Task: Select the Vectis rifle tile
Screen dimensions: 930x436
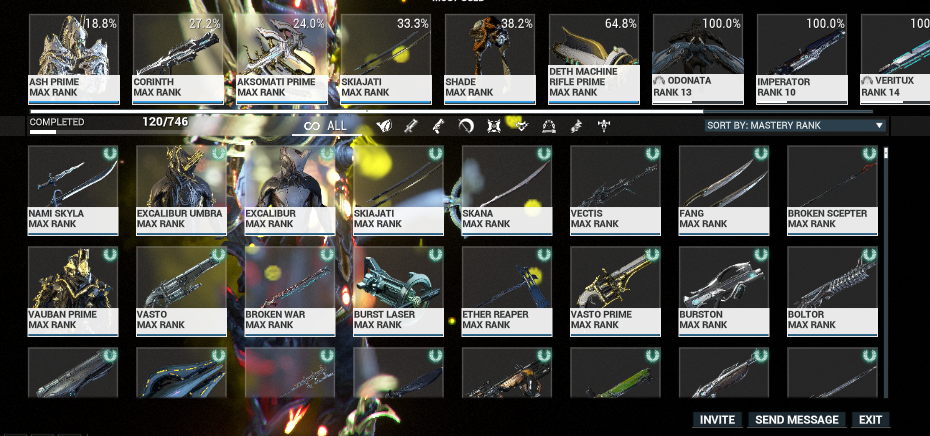Action: coord(614,189)
